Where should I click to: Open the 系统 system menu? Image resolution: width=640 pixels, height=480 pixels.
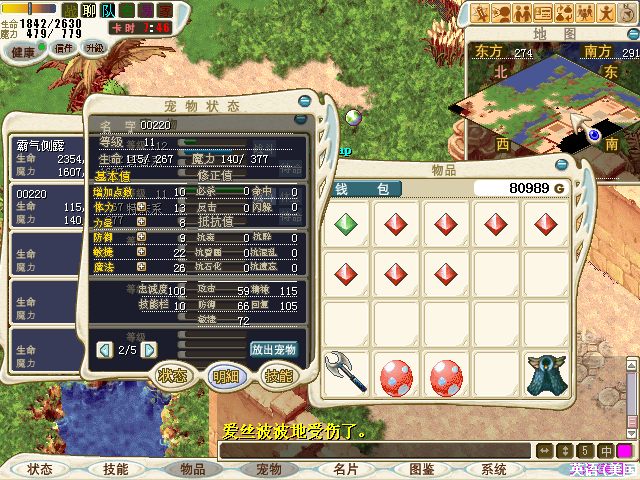click(x=494, y=468)
